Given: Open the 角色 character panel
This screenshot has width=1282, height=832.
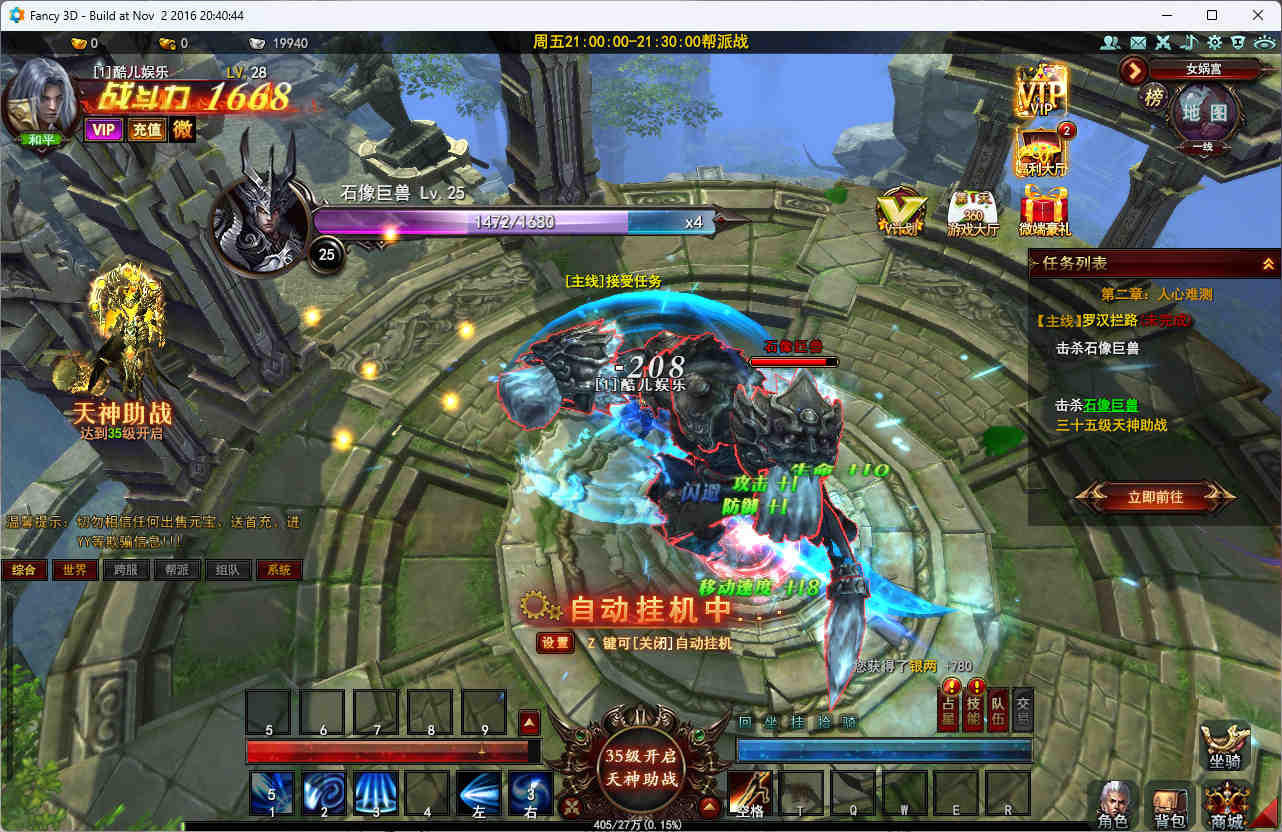Looking at the screenshot, I should point(1112,806).
